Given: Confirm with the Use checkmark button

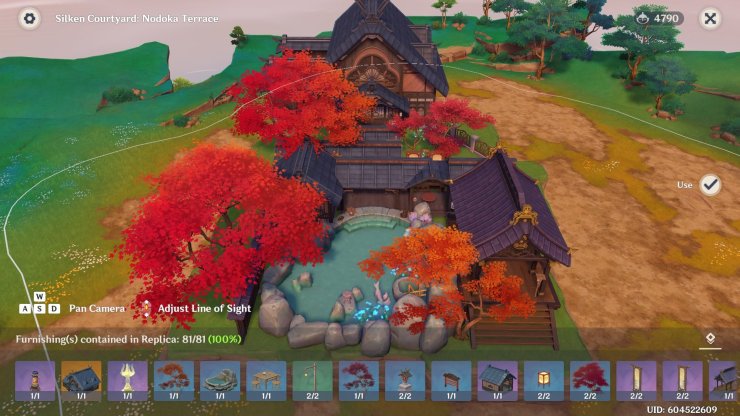Looking at the screenshot, I should [x=710, y=185].
